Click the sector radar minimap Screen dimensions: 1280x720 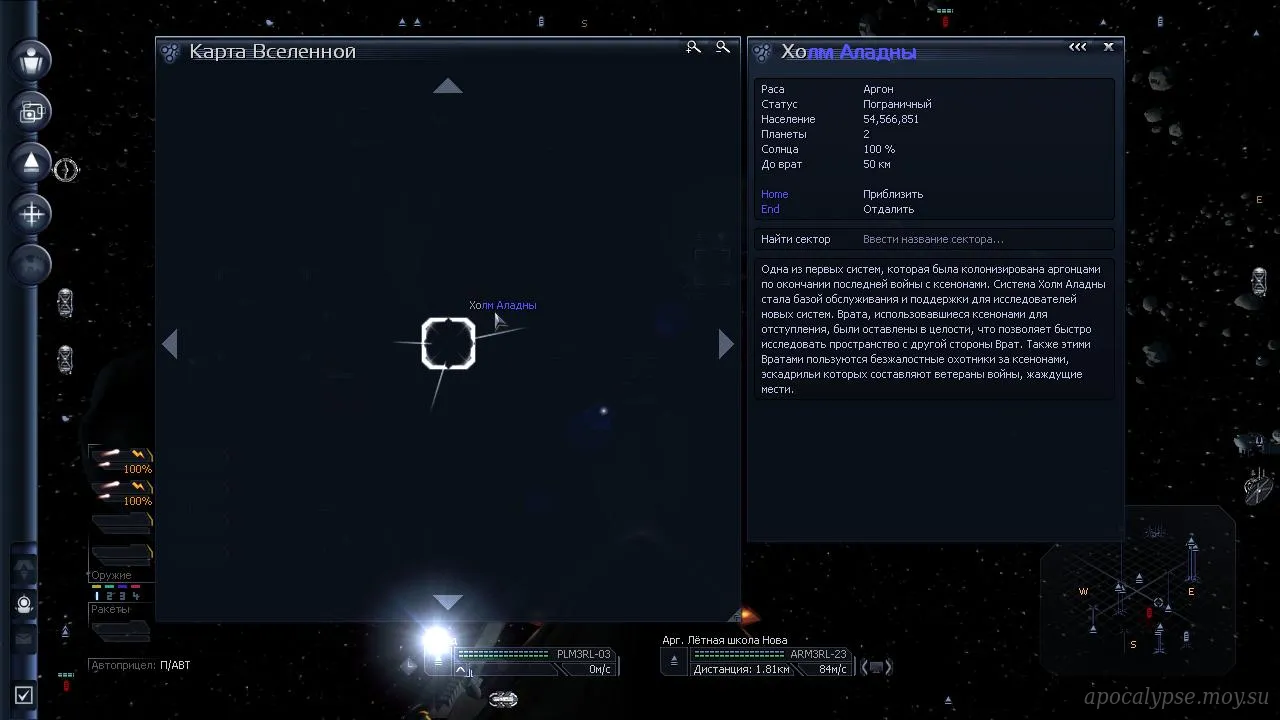click(1138, 593)
